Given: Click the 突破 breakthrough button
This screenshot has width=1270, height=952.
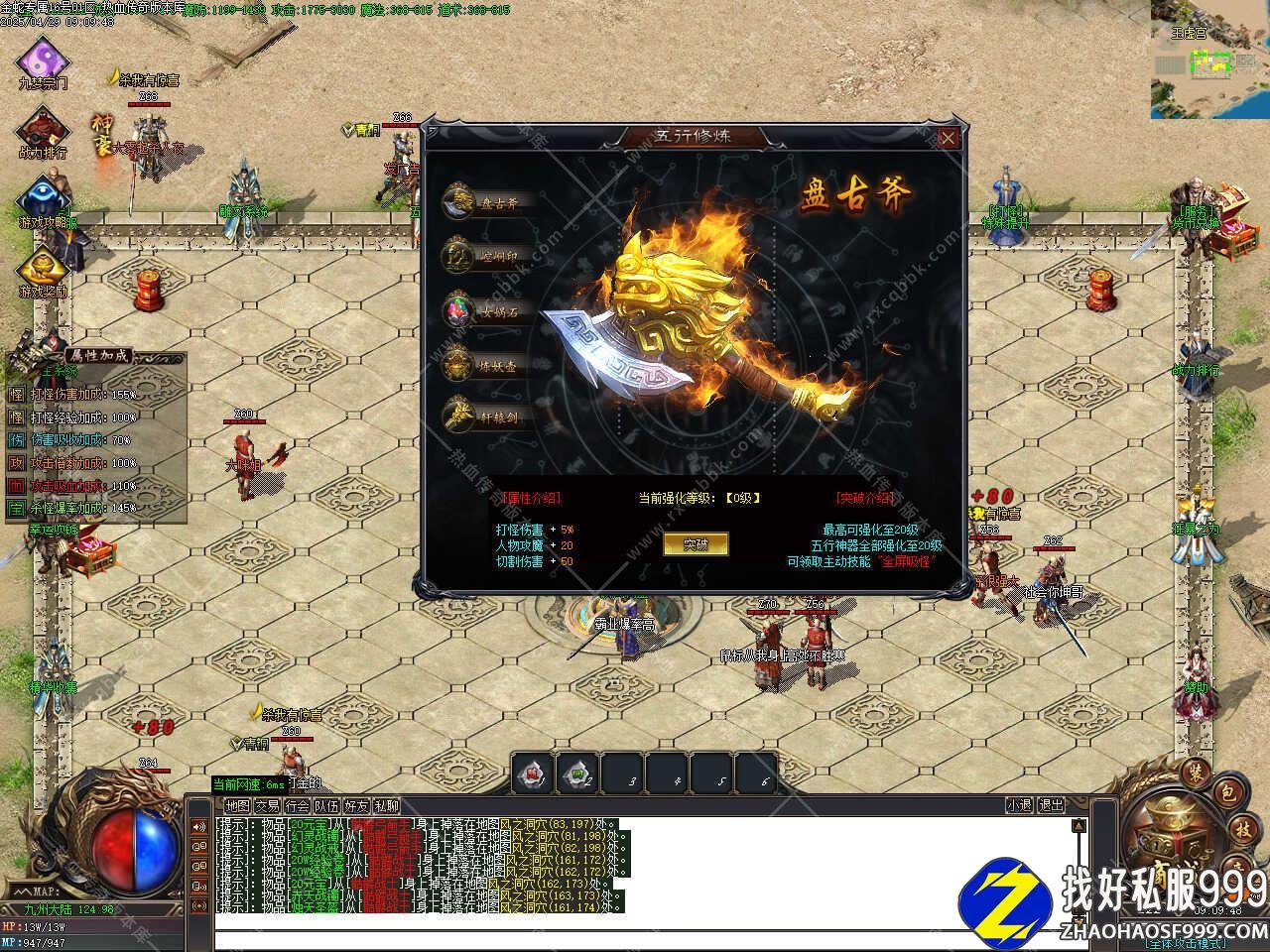Looking at the screenshot, I should [696, 543].
